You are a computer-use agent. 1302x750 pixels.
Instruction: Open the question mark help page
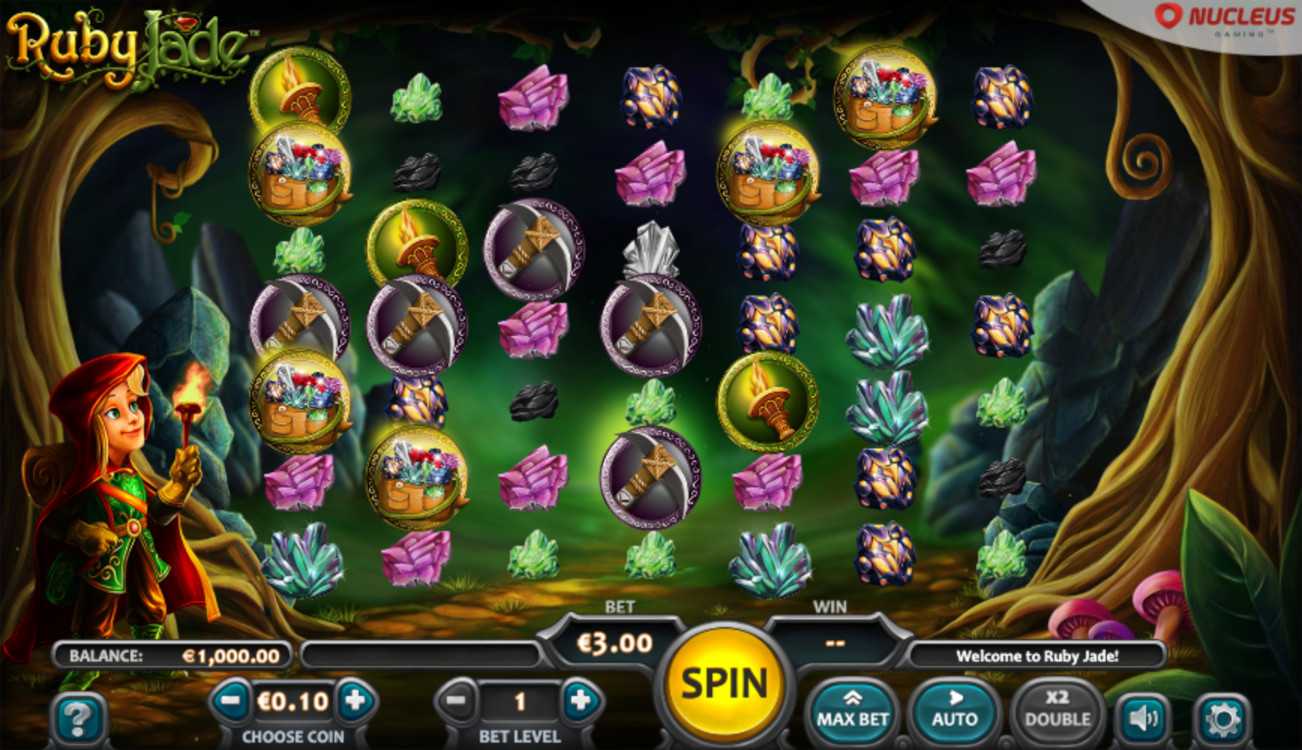point(78,717)
